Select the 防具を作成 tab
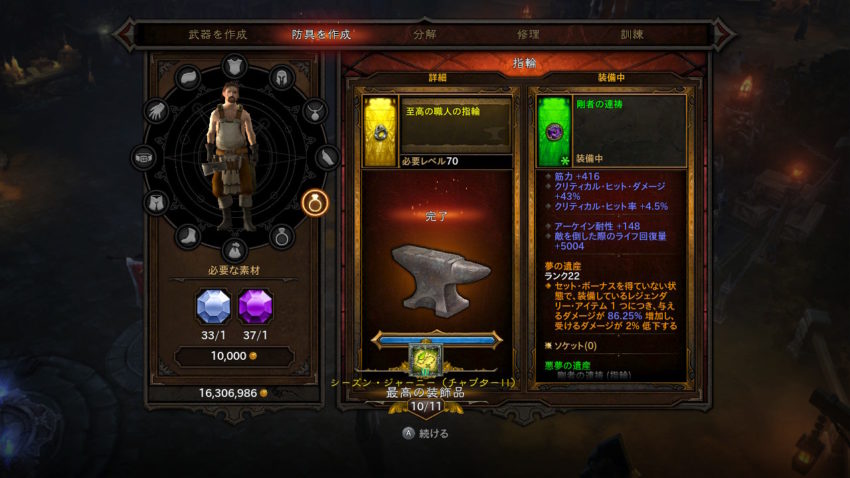Image resolution: width=850 pixels, height=478 pixels. click(x=321, y=34)
